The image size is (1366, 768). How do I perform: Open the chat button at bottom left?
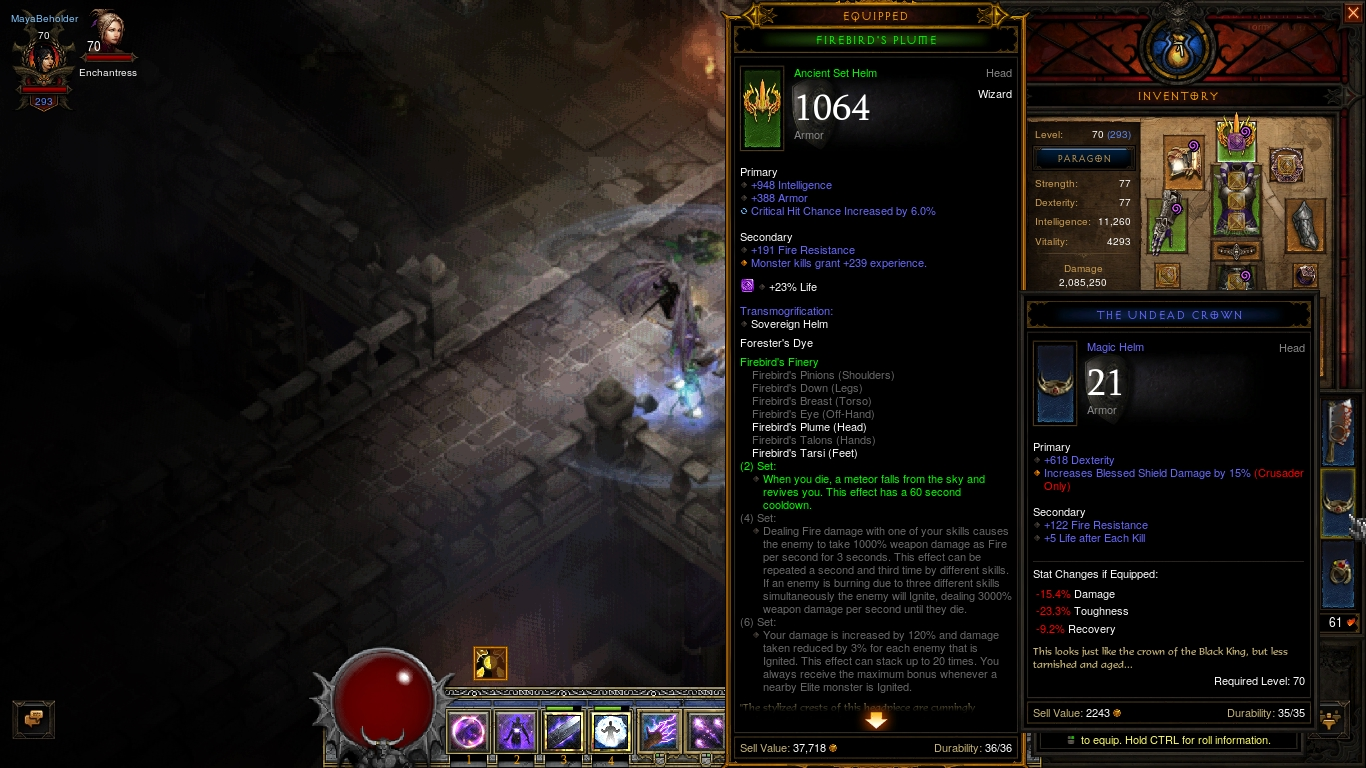[34, 718]
